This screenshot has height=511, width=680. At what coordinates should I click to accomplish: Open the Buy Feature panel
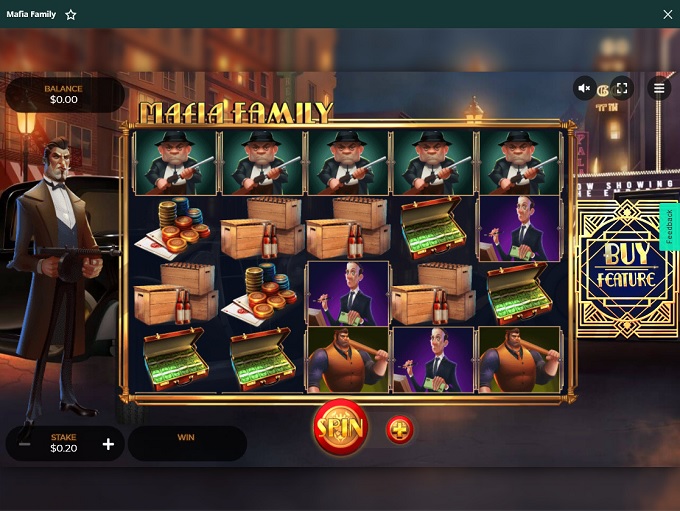pos(628,268)
